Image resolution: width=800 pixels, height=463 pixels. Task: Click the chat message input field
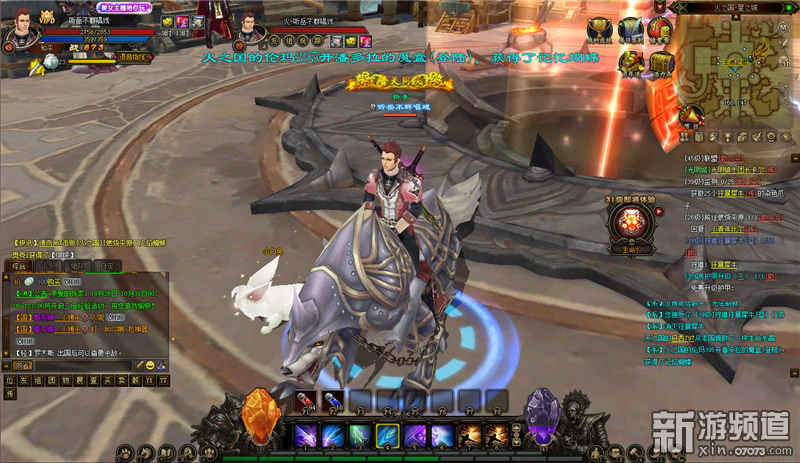(x=82, y=365)
